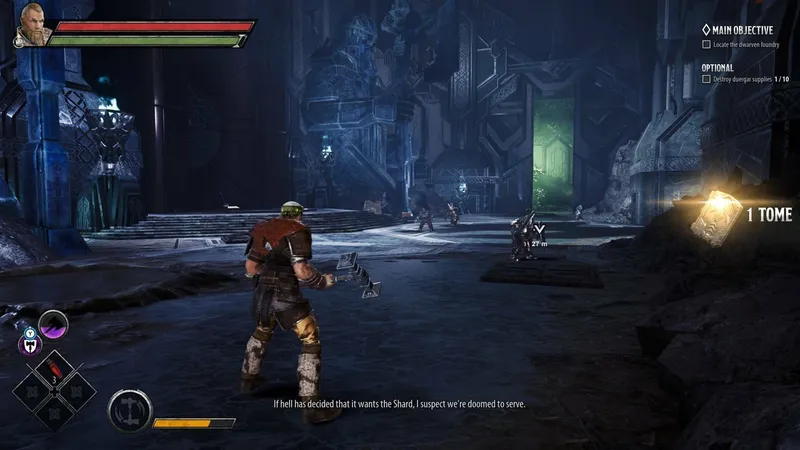Activate the purple axe ability icon
The image size is (800, 450).
point(53,325)
